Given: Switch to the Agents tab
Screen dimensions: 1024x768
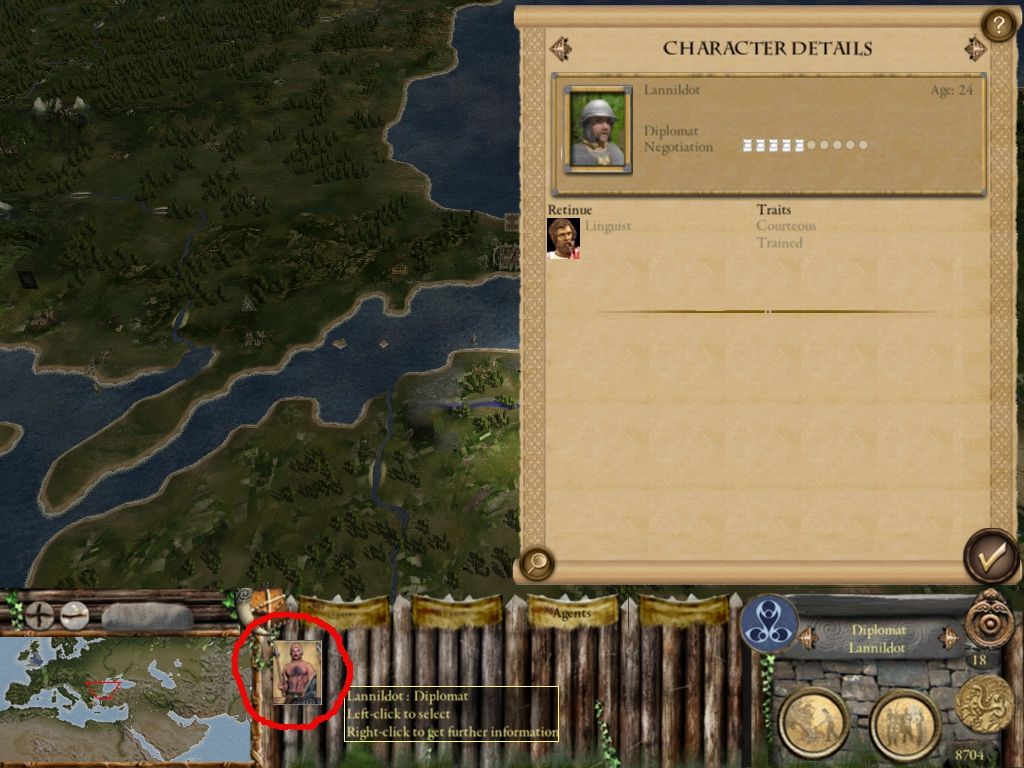Looking at the screenshot, I should click(x=571, y=612).
